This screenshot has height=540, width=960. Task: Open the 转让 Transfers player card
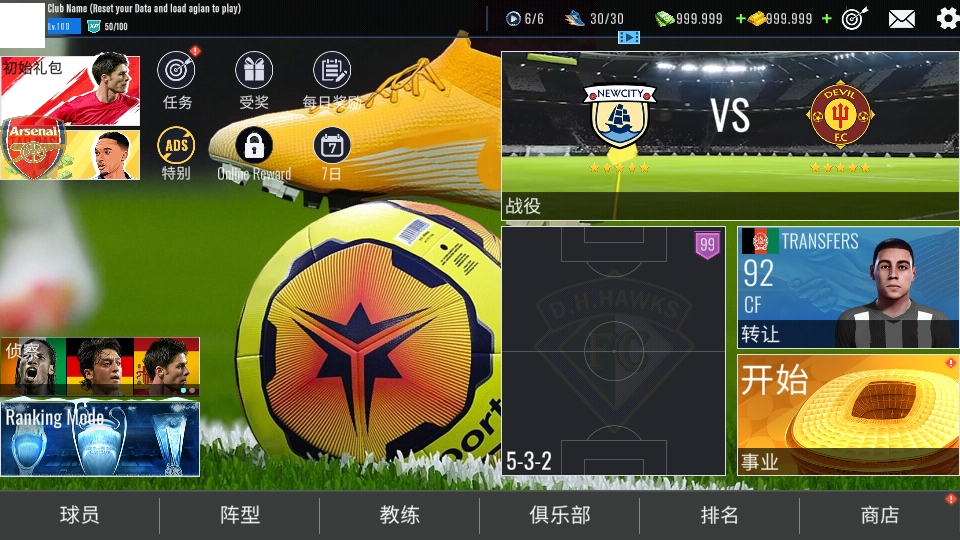(x=848, y=287)
